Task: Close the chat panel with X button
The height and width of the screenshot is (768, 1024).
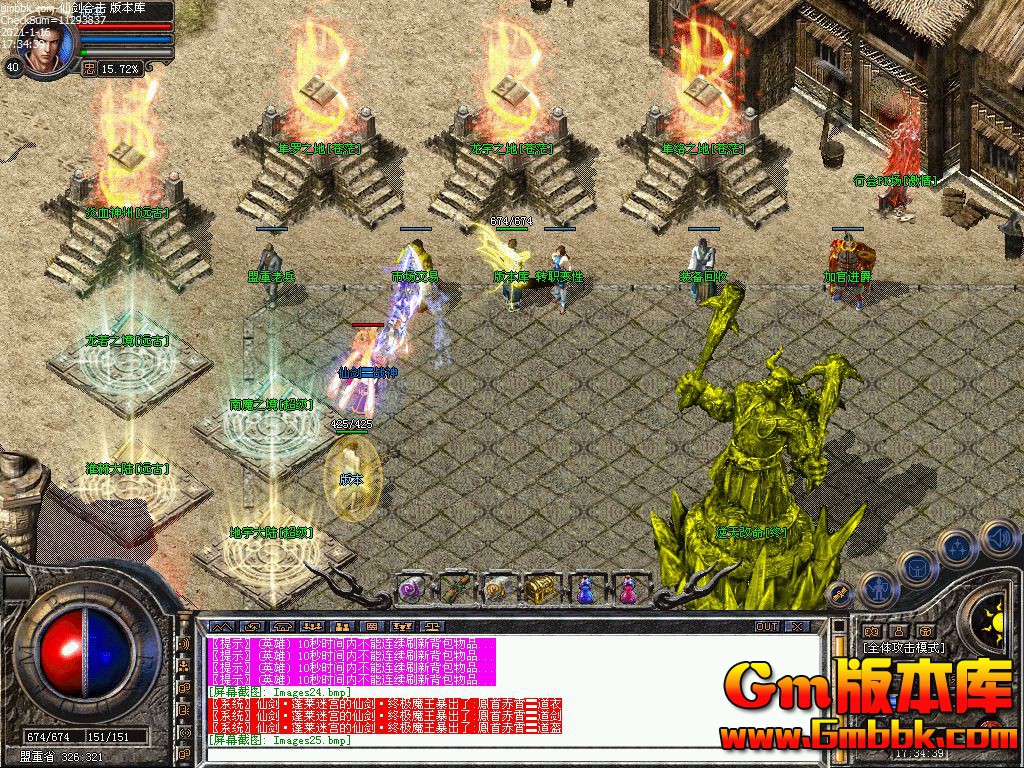Action: tap(796, 627)
